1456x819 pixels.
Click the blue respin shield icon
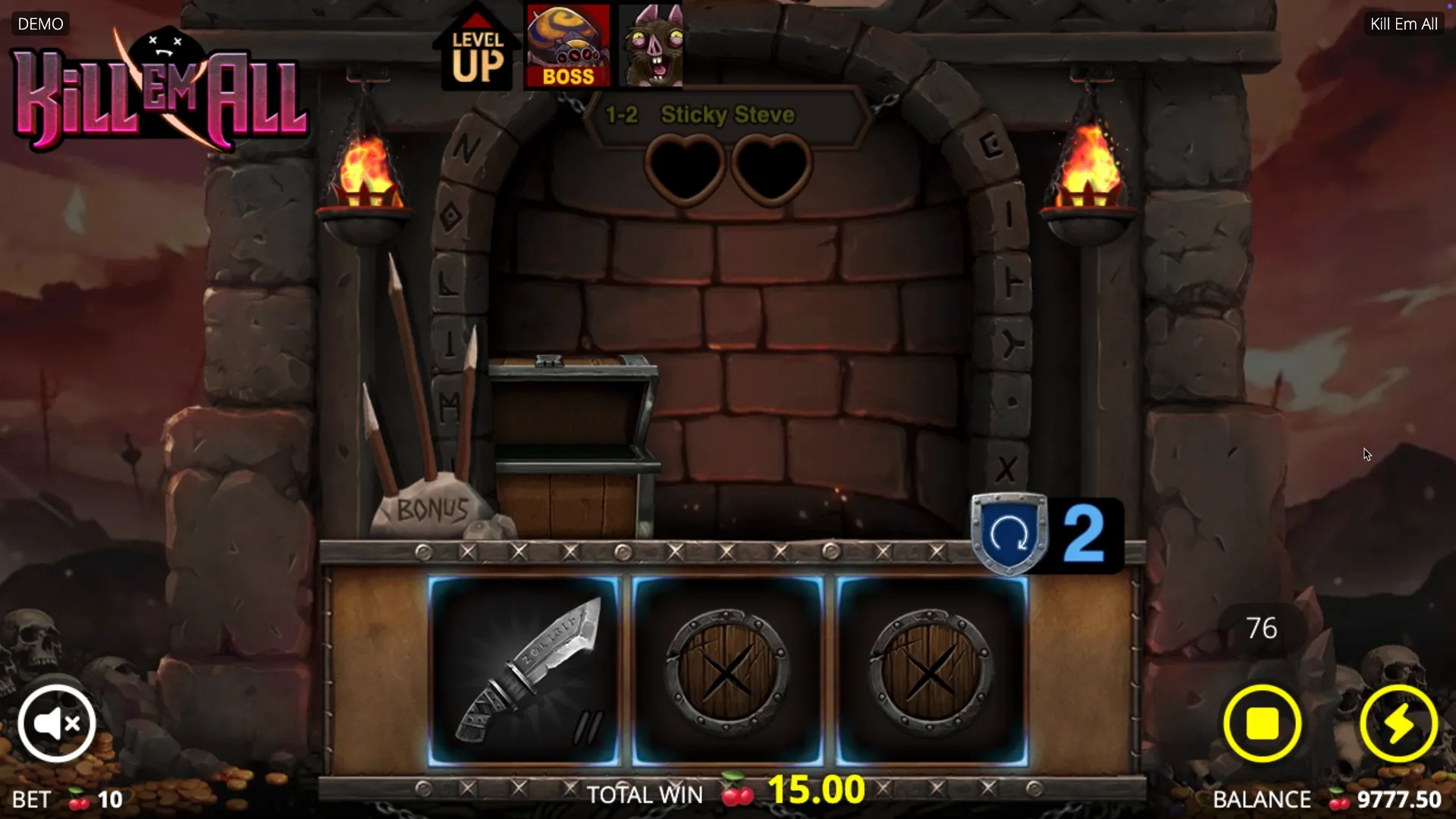point(1009,534)
